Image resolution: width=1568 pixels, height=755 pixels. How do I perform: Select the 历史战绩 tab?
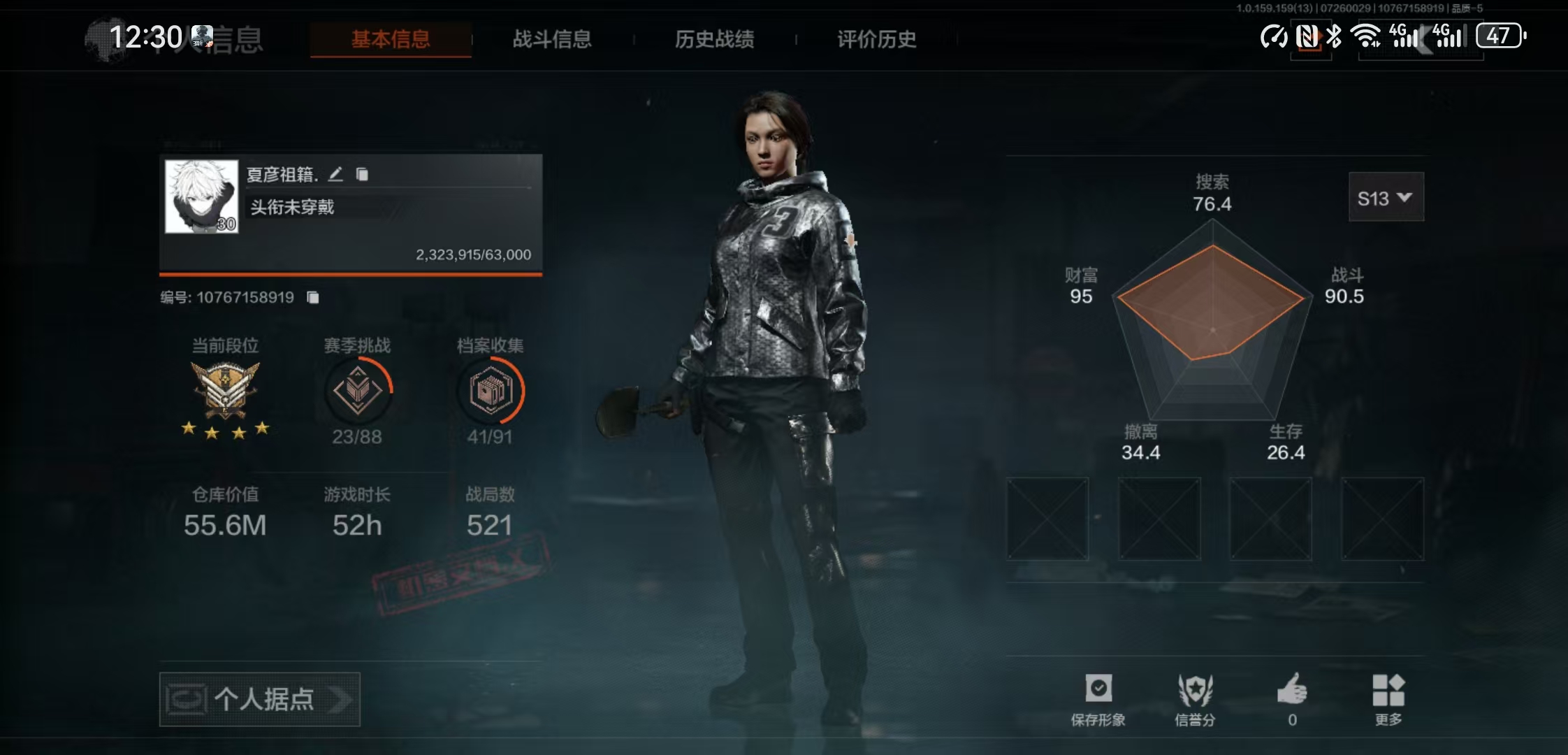click(714, 39)
